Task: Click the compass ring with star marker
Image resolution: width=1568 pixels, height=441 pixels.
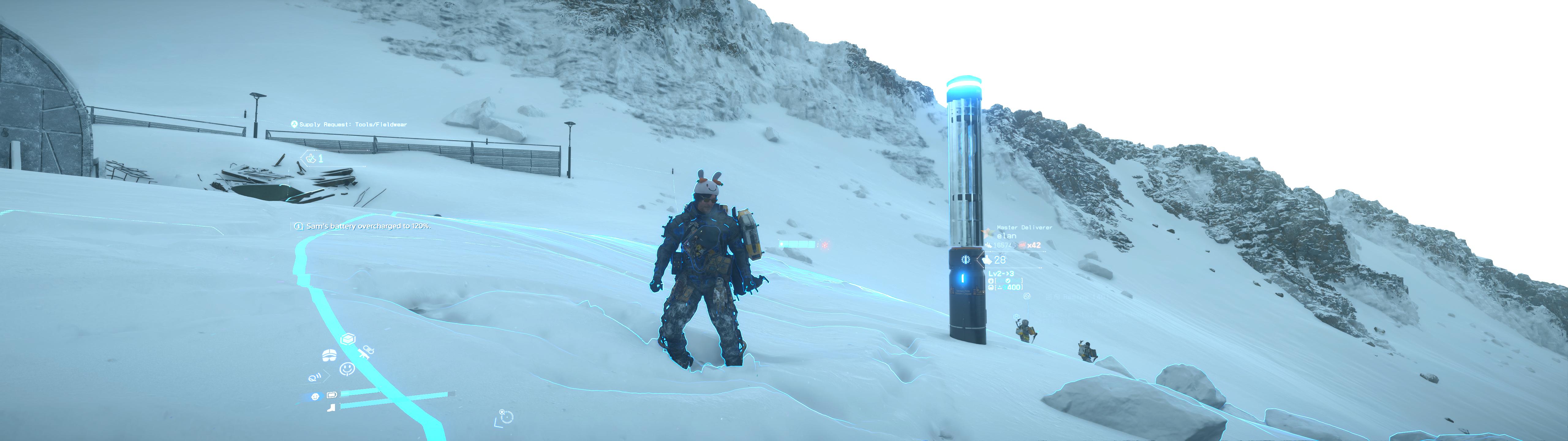Action: [x=506, y=417]
